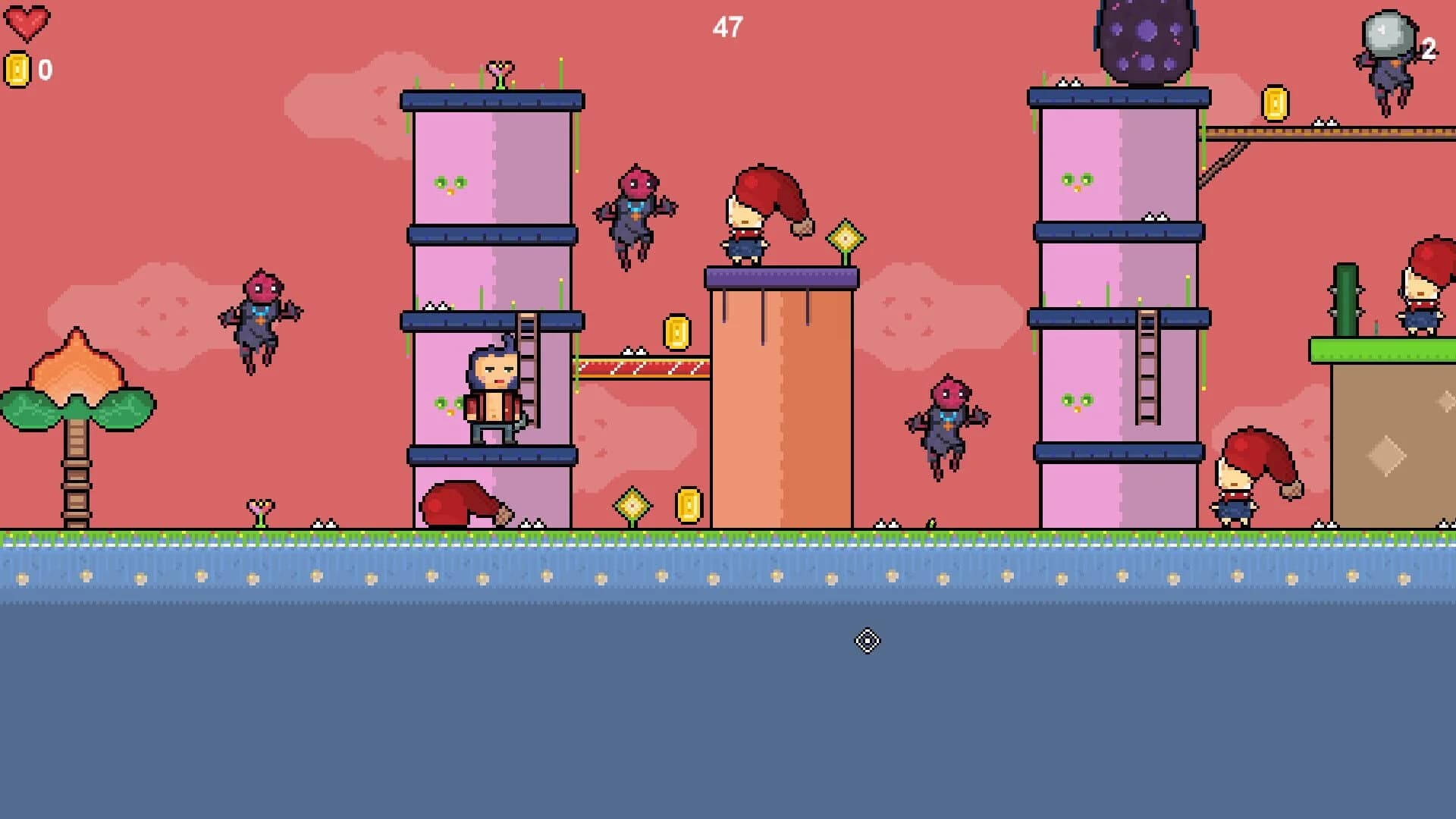Click the diamond glyph in the water area

(x=866, y=641)
